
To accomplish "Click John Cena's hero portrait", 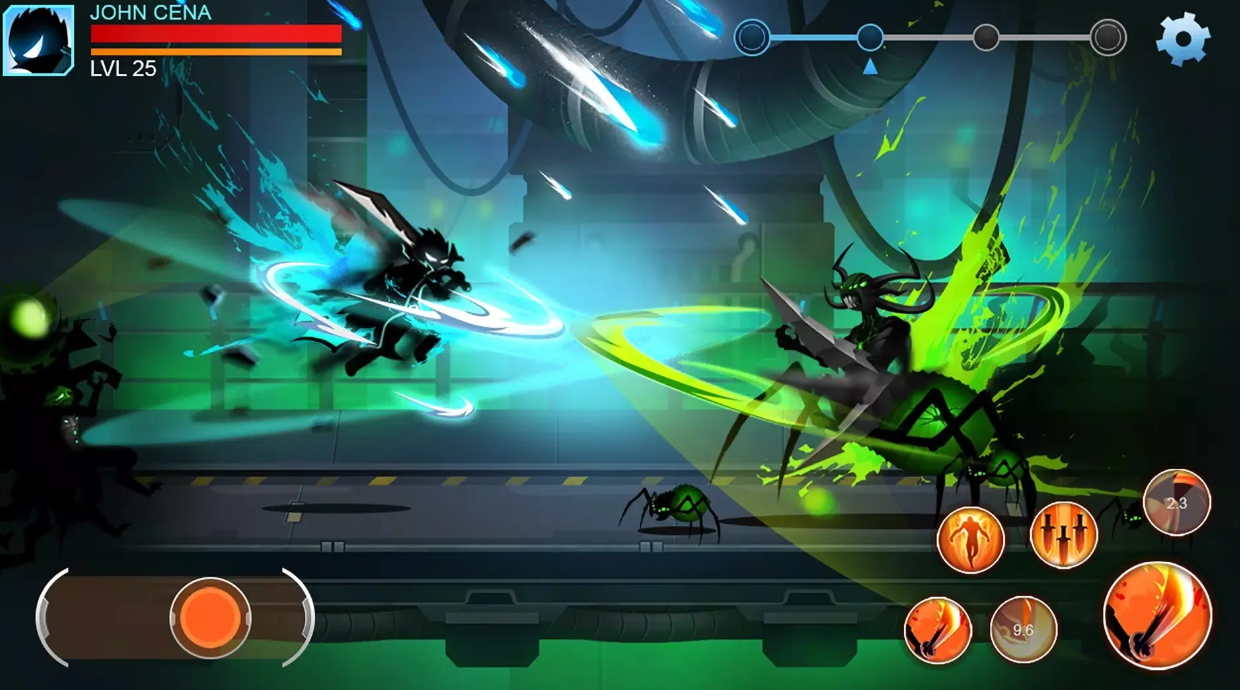I will [x=38, y=40].
